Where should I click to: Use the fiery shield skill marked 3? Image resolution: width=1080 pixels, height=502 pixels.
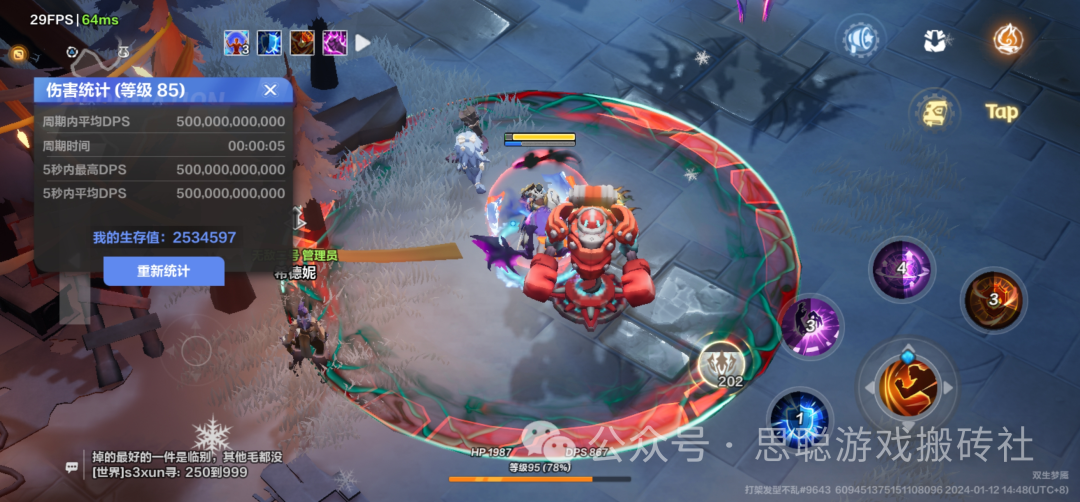click(994, 299)
